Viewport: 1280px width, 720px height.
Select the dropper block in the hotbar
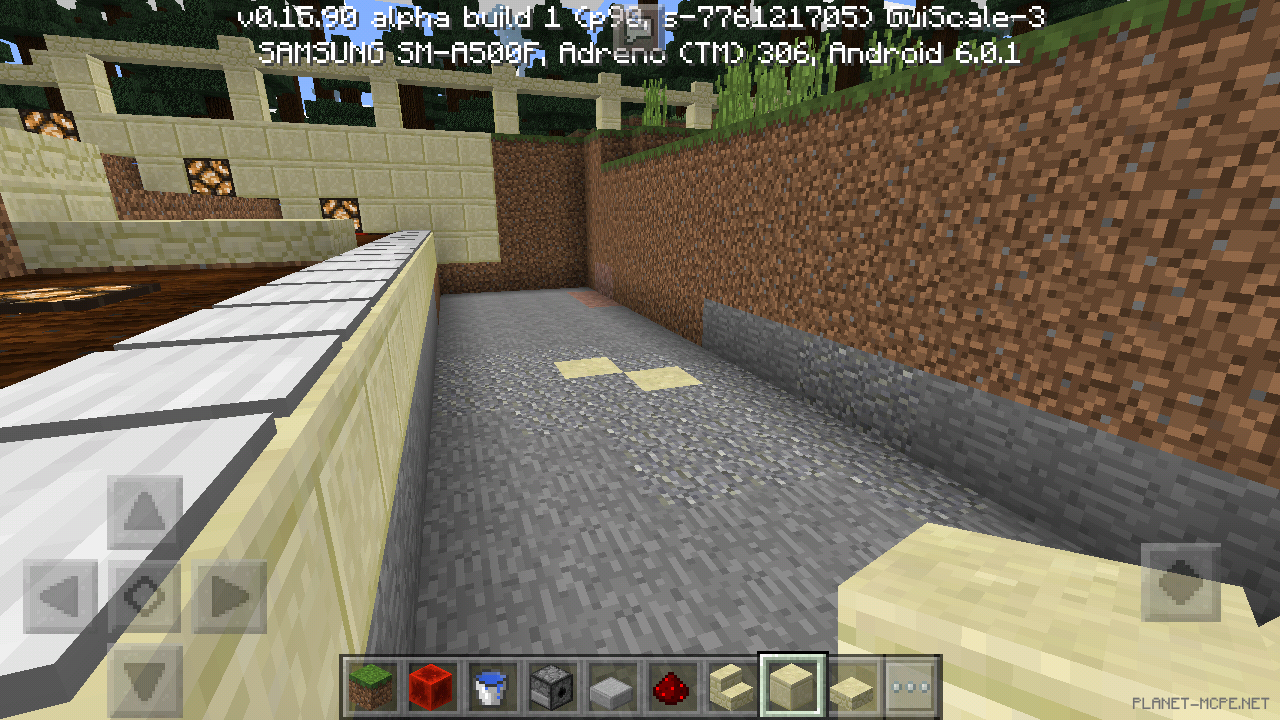[550, 685]
